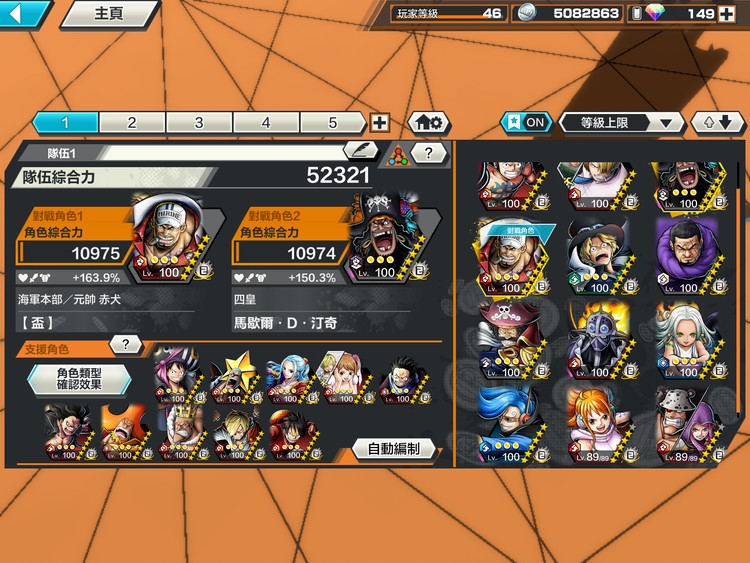Toggle the favorites ON filter
This screenshot has height=563, width=750.
(525, 122)
